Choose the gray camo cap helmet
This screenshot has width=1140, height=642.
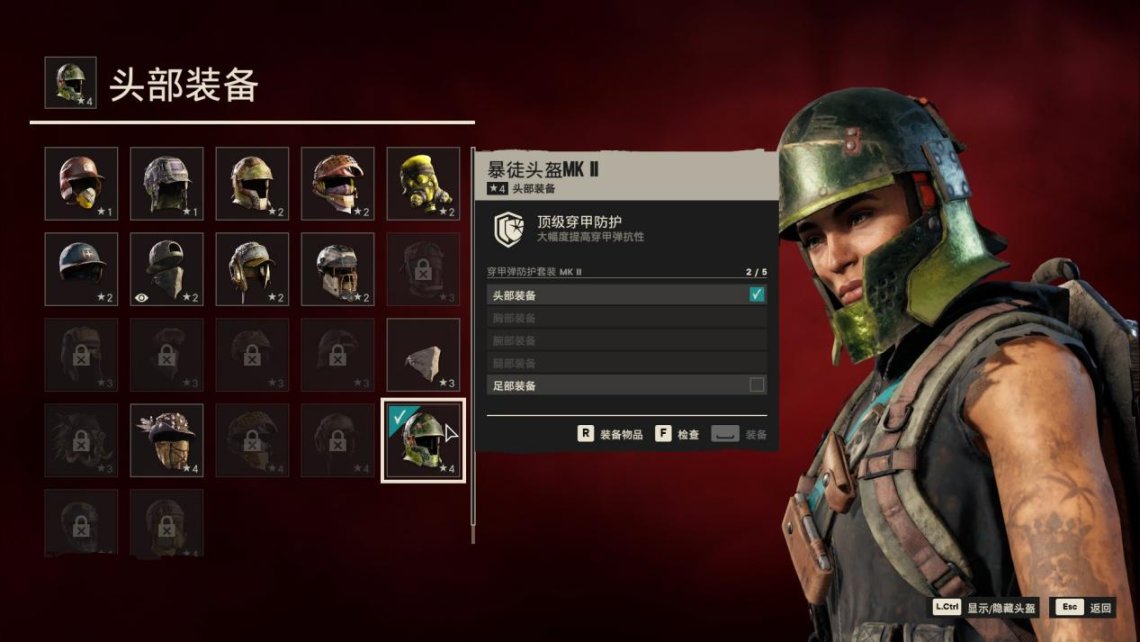click(167, 184)
